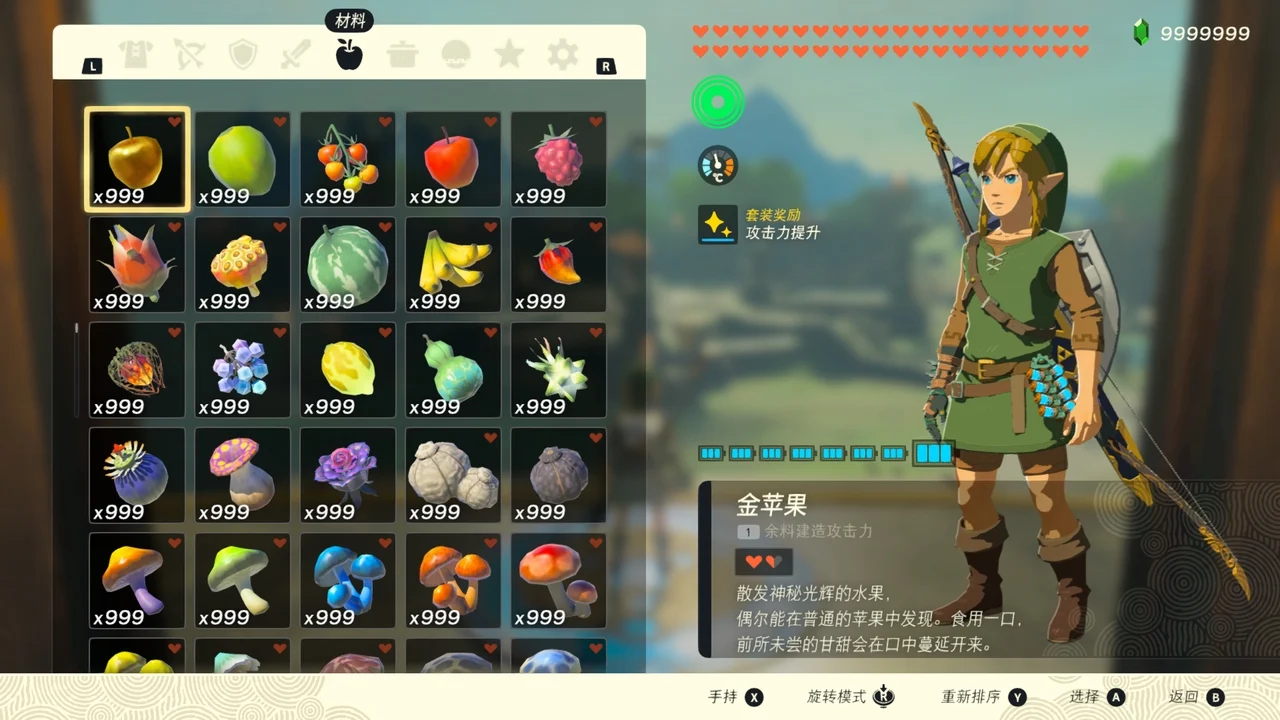Select the golden apple slot

137,160
